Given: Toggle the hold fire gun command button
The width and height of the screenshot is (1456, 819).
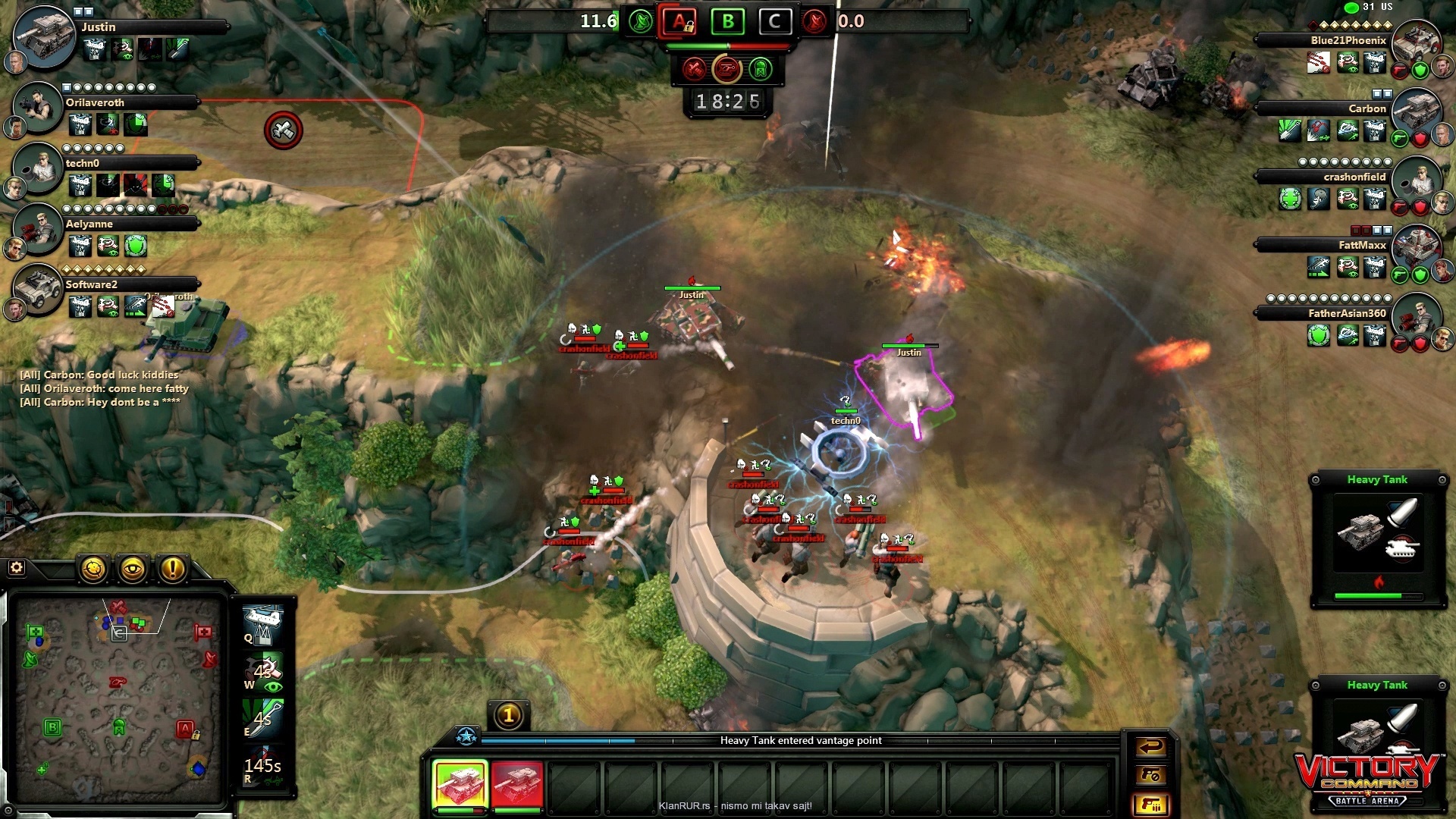Looking at the screenshot, I should coord(1150,775).
